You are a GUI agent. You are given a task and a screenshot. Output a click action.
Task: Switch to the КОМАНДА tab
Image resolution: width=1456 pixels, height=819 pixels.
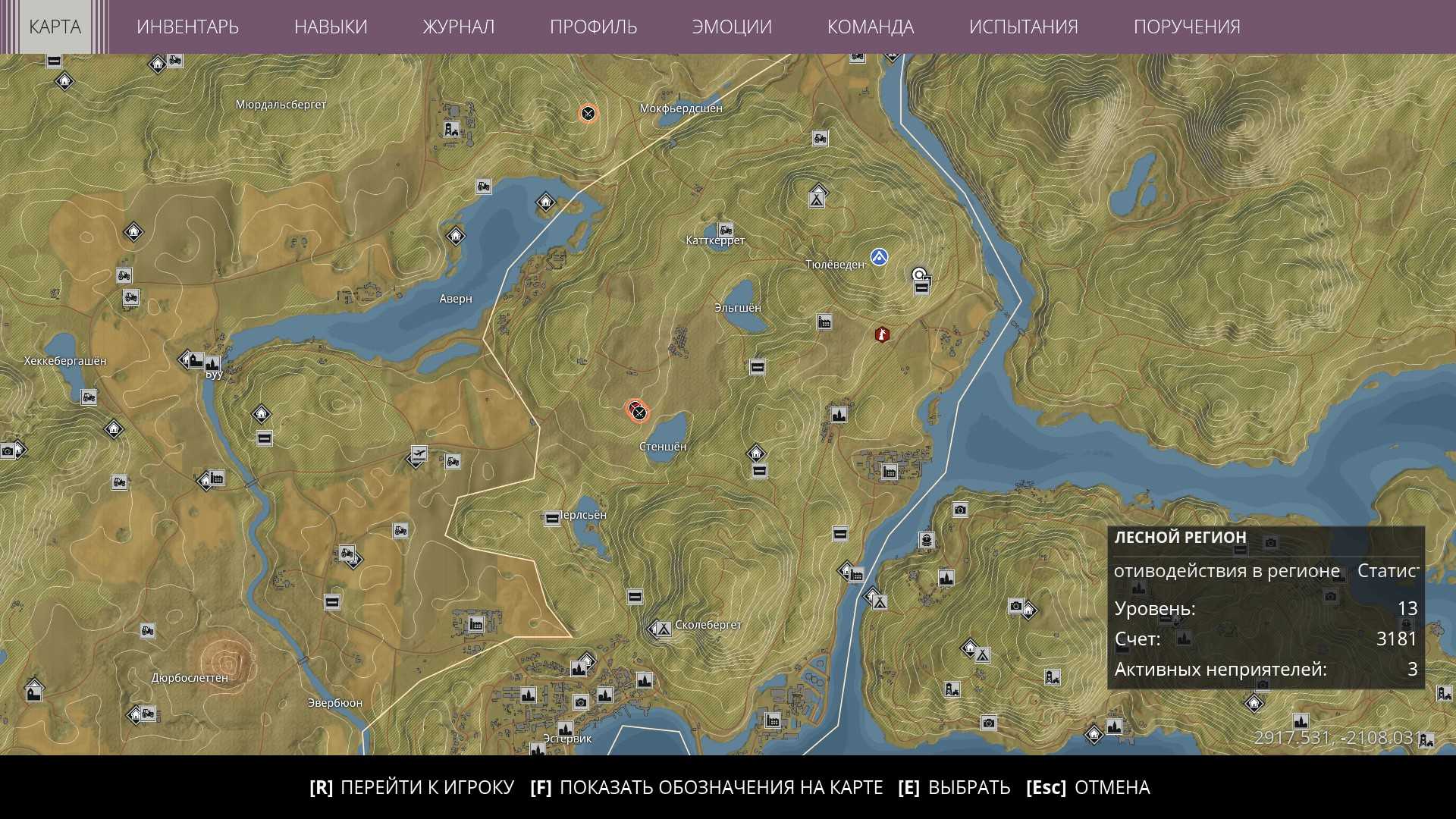(x=871, y=27)
